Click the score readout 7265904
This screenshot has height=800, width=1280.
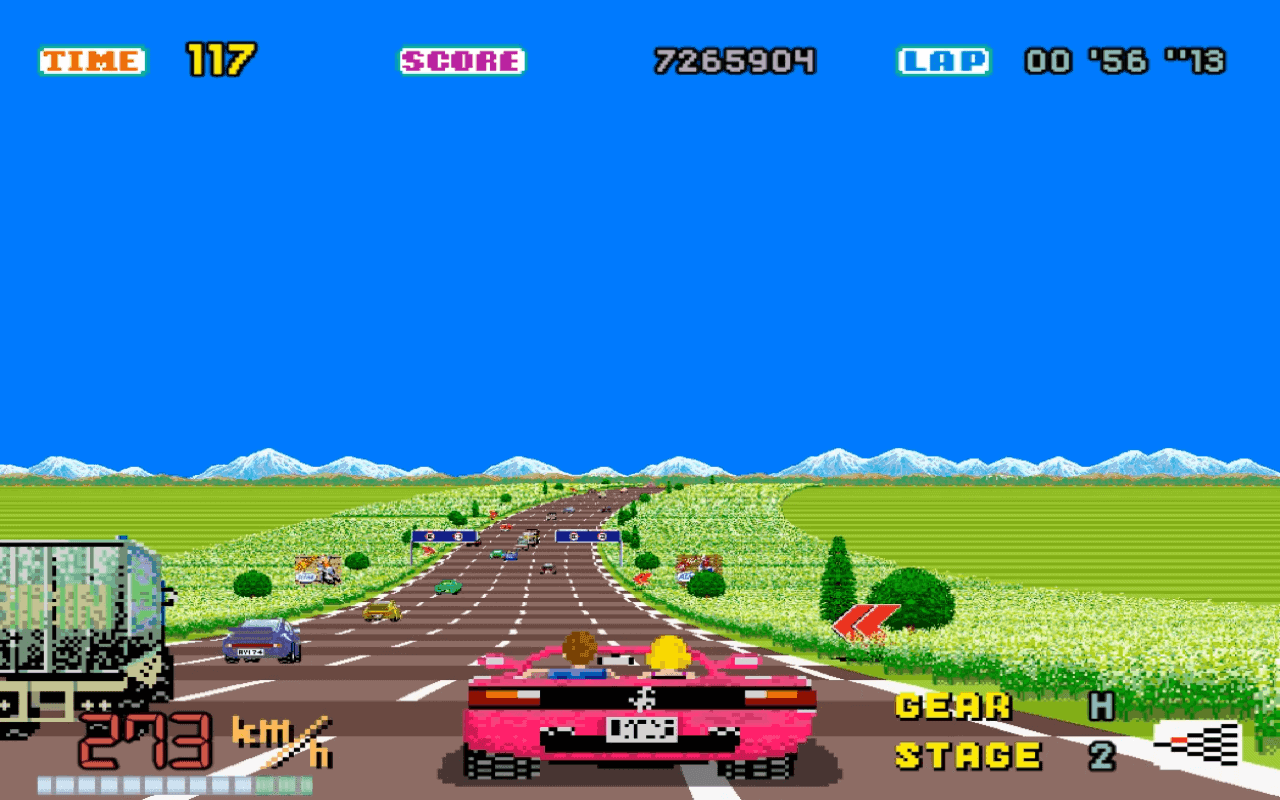coord(736,60)
